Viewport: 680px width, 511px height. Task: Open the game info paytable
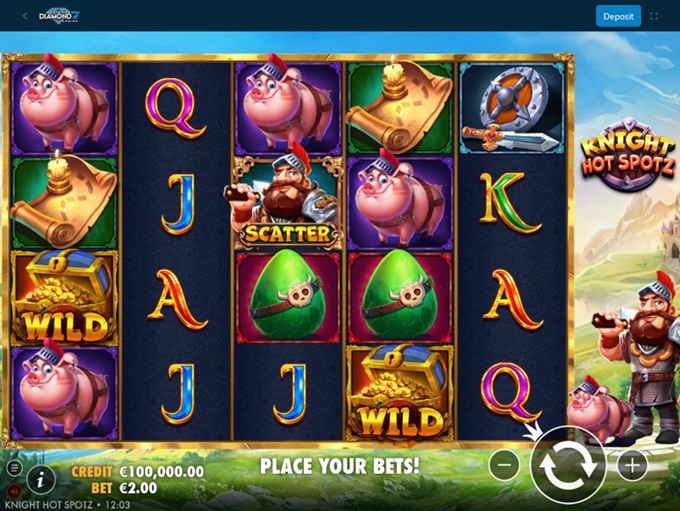coord(40,477)
